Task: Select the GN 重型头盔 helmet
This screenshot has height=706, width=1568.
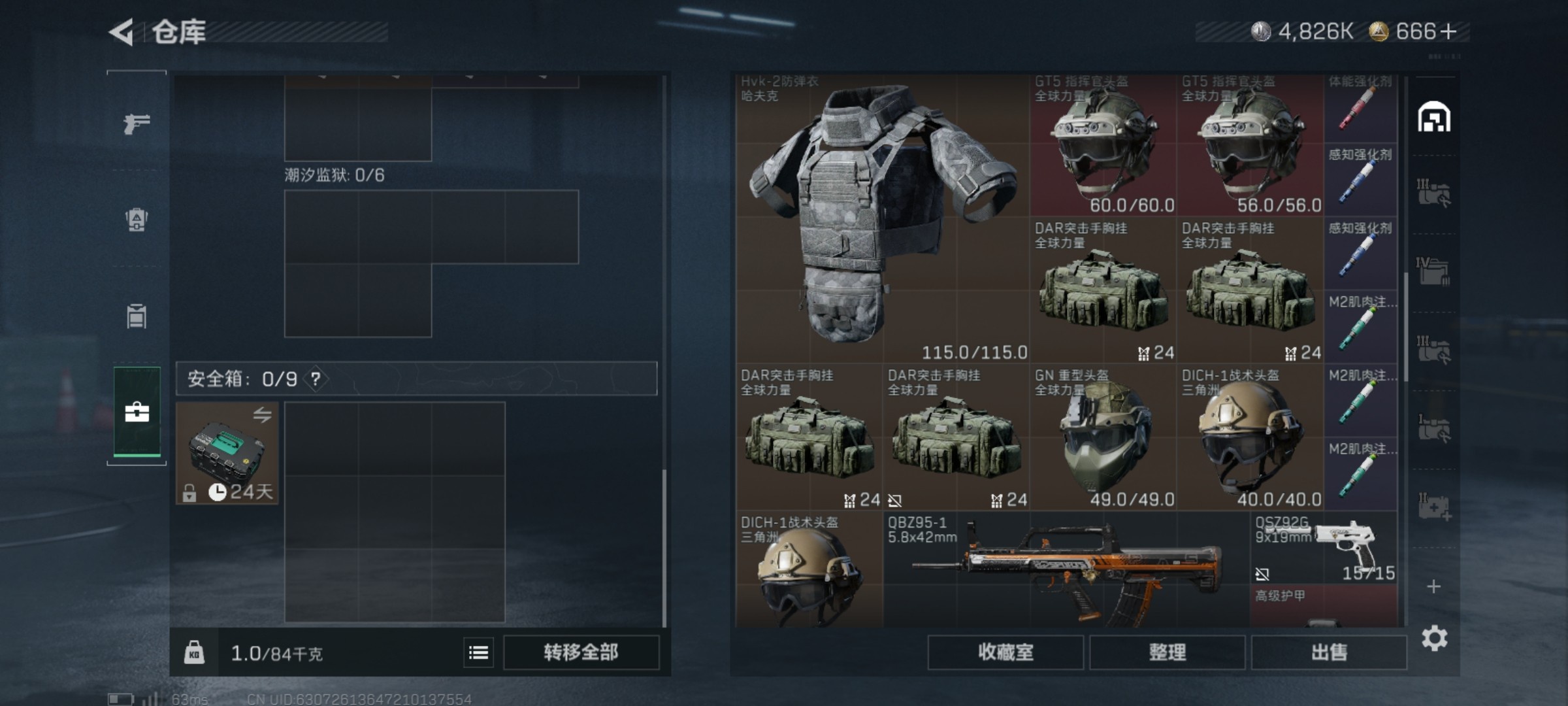Action: (1103, 437)
